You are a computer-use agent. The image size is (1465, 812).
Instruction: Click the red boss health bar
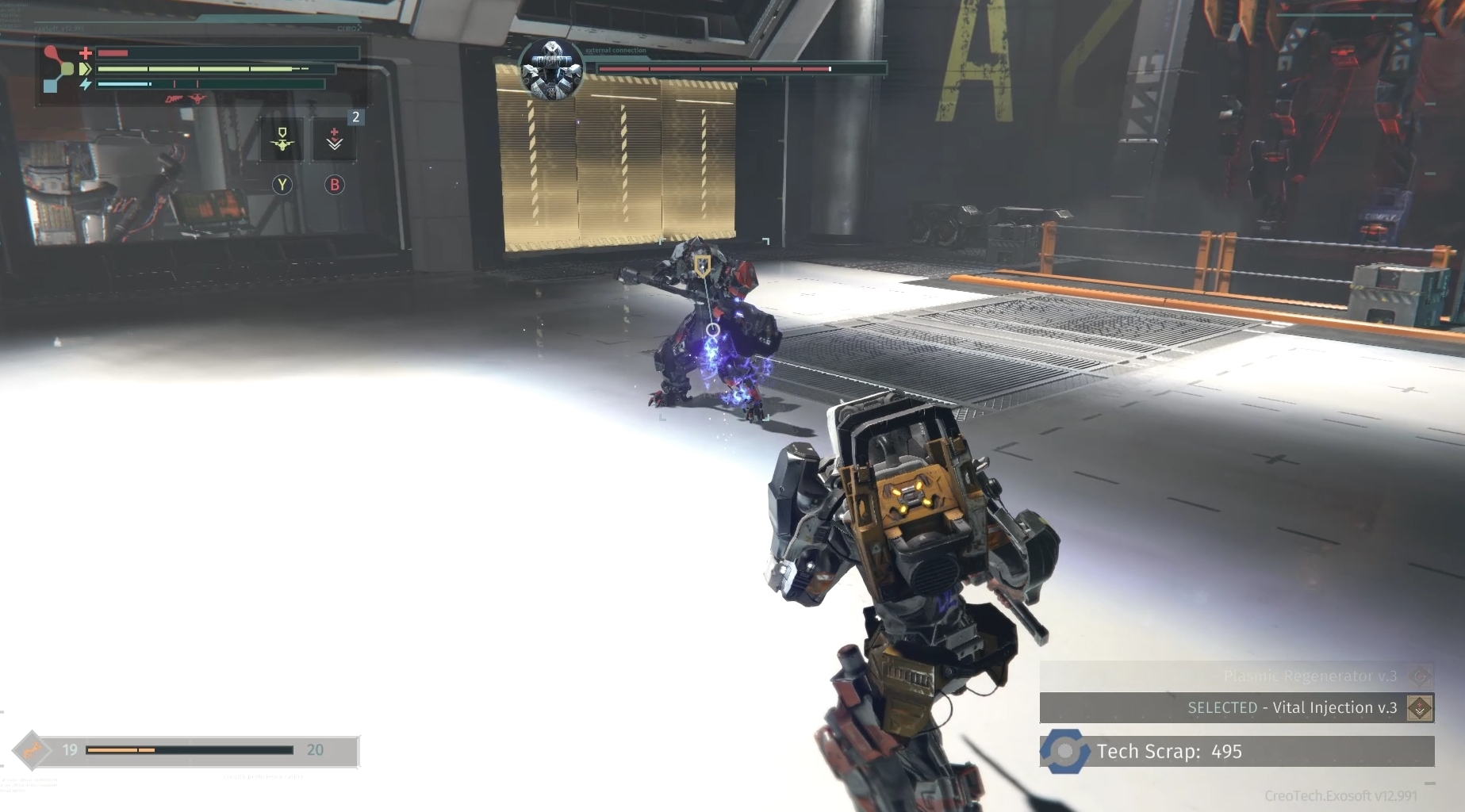pos(714,68)
